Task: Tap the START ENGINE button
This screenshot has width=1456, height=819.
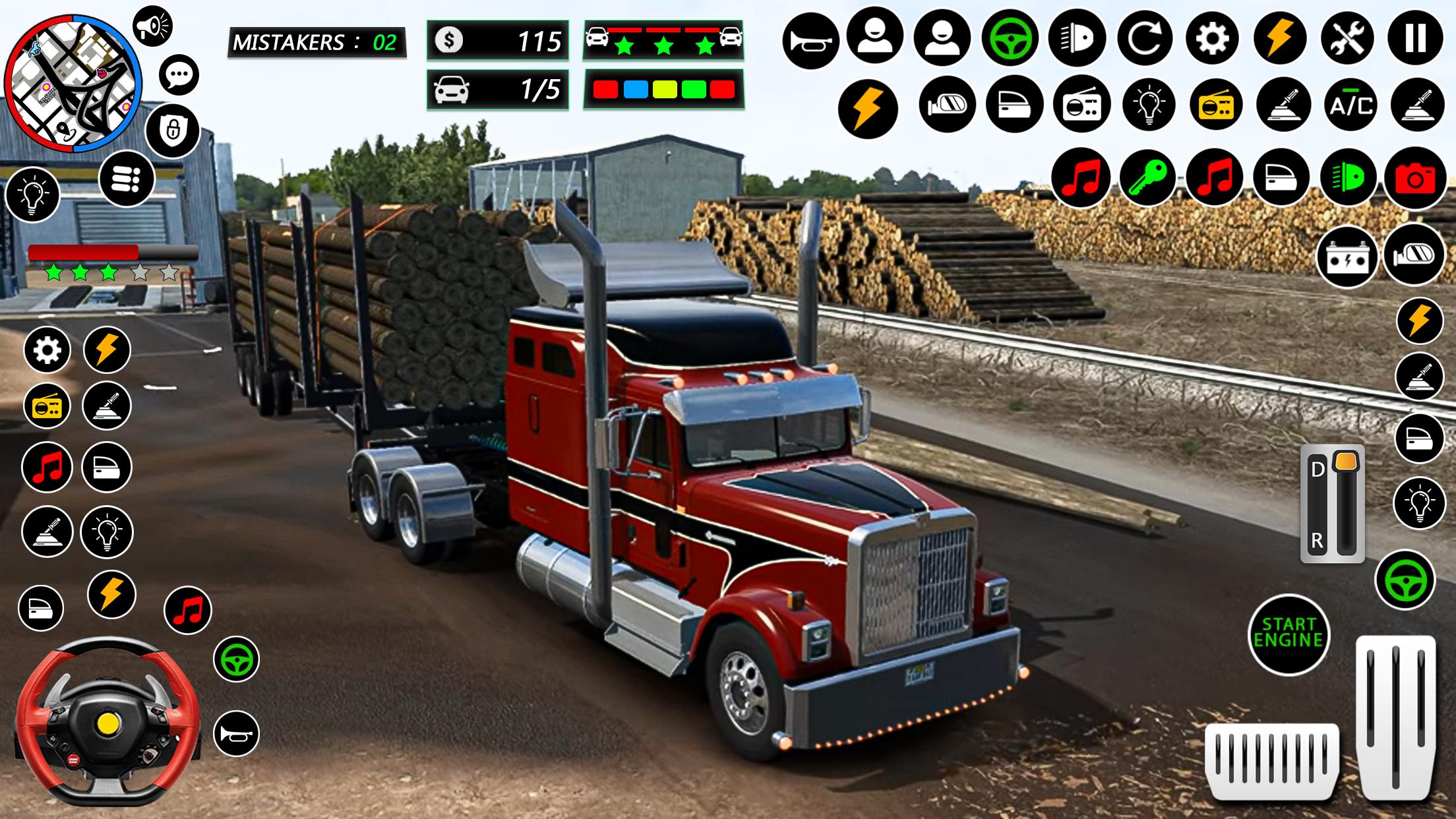Action: (1289, 634)
